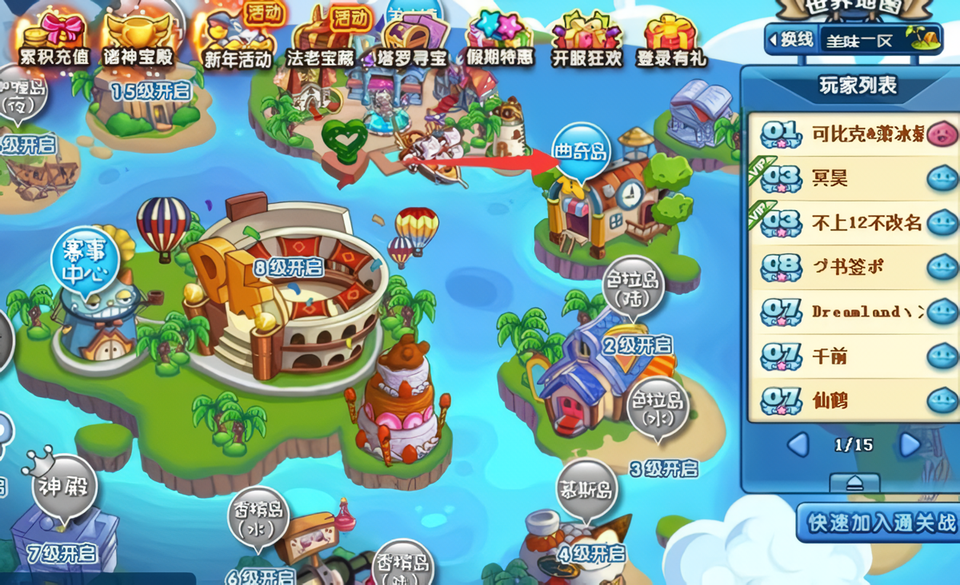Click the 快速加入通关战 quick join button
Screen dimensions: 960x585
click(x=880, y=521)
